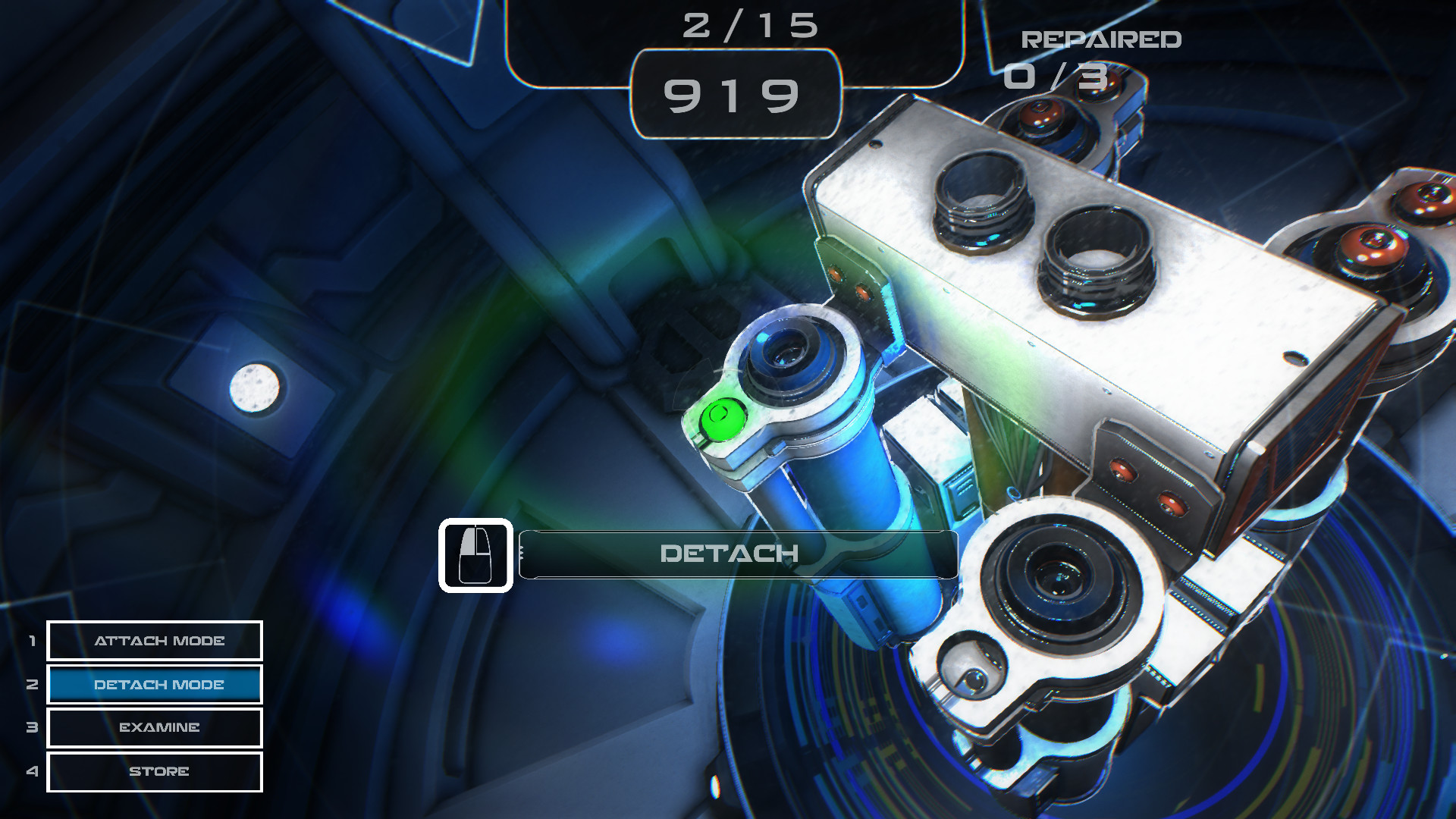Screen dimensions: 1456x819
Task: Select the EXAMINE menu entry
Action: (154, 728)
